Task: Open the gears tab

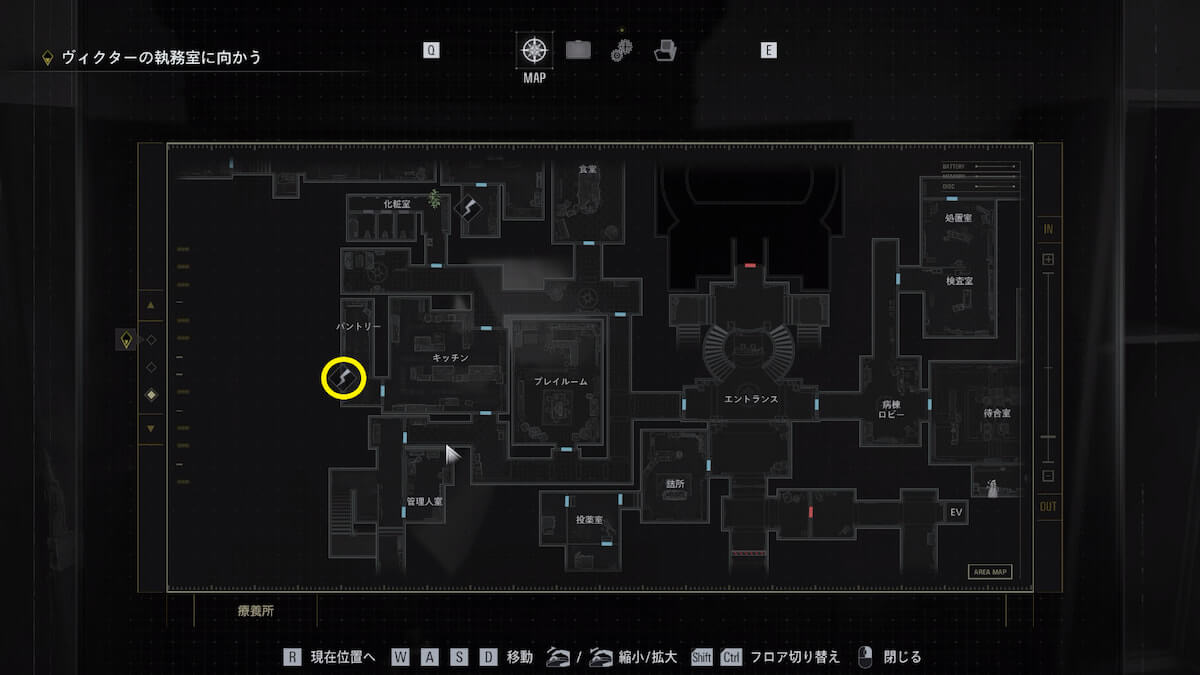Action: [621, 49]
